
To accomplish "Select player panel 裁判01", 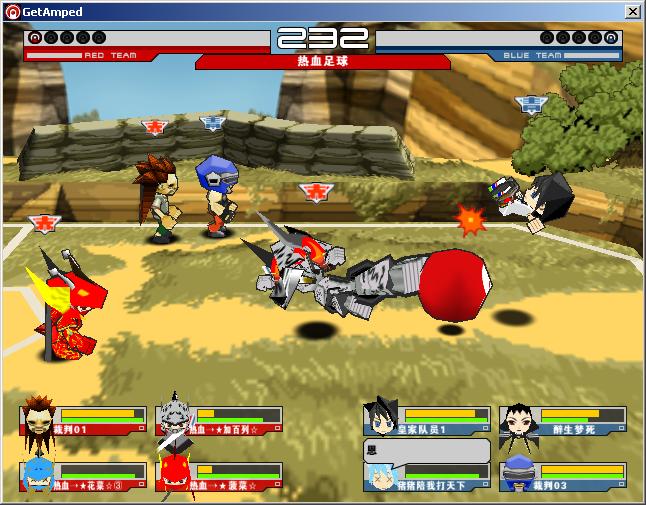I will (x=83, y=421).
